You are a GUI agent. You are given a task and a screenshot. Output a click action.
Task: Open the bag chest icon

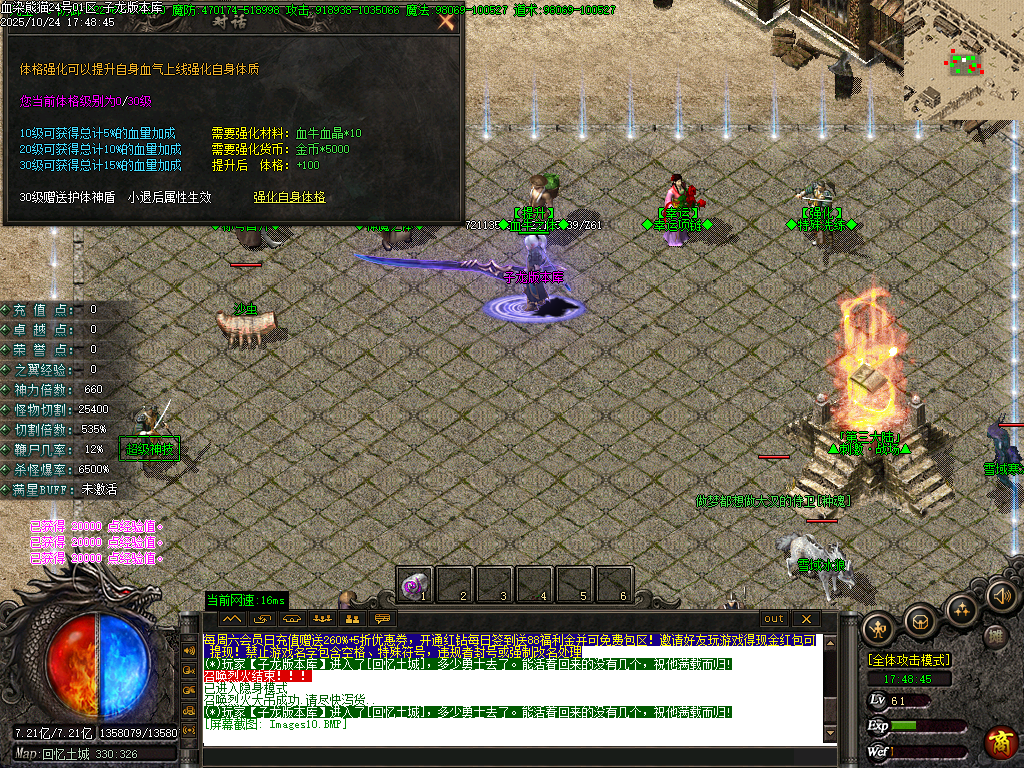point(920,621)
